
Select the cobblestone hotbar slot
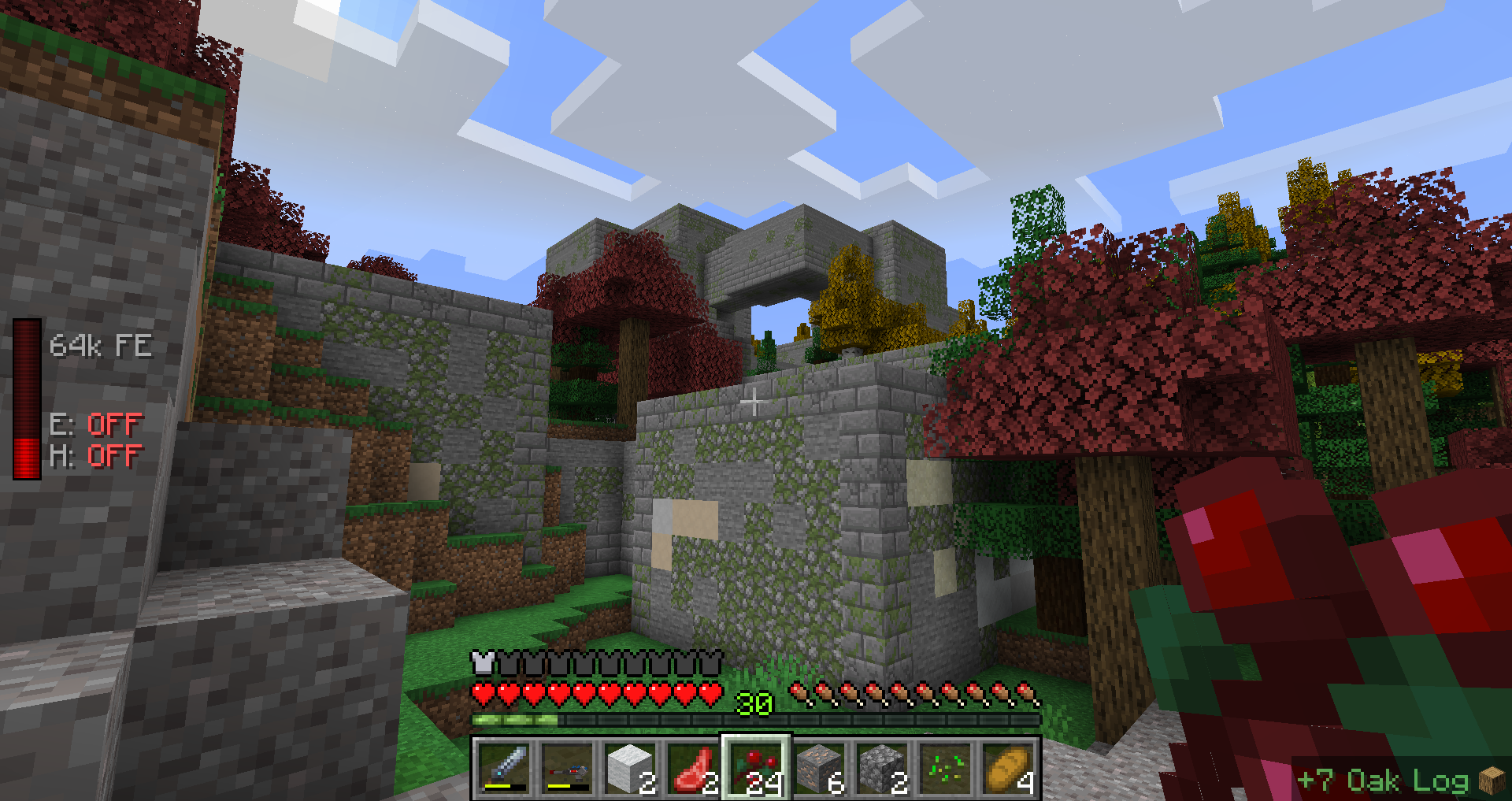882,768
